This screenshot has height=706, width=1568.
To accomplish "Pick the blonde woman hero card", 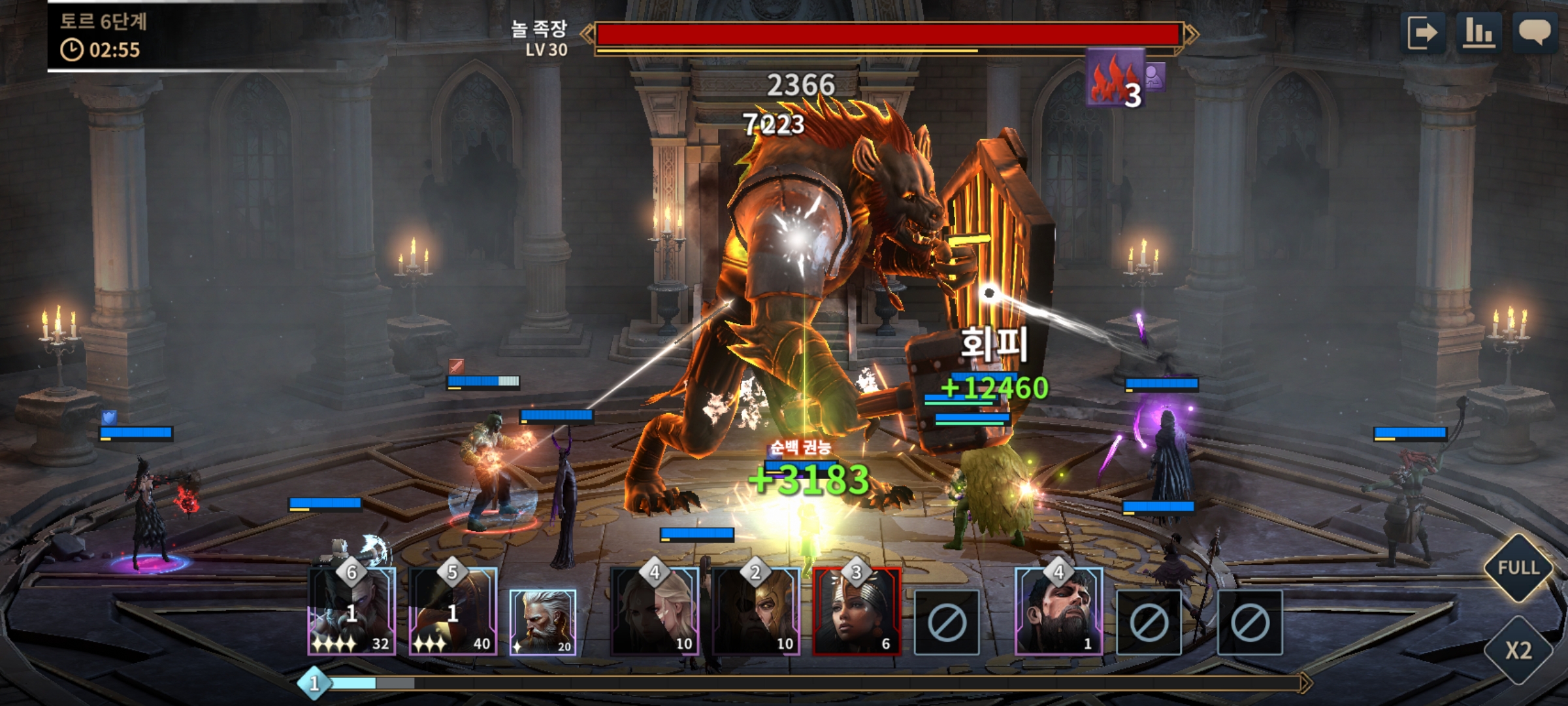I will pyautogui.click(x=655, y=612).
